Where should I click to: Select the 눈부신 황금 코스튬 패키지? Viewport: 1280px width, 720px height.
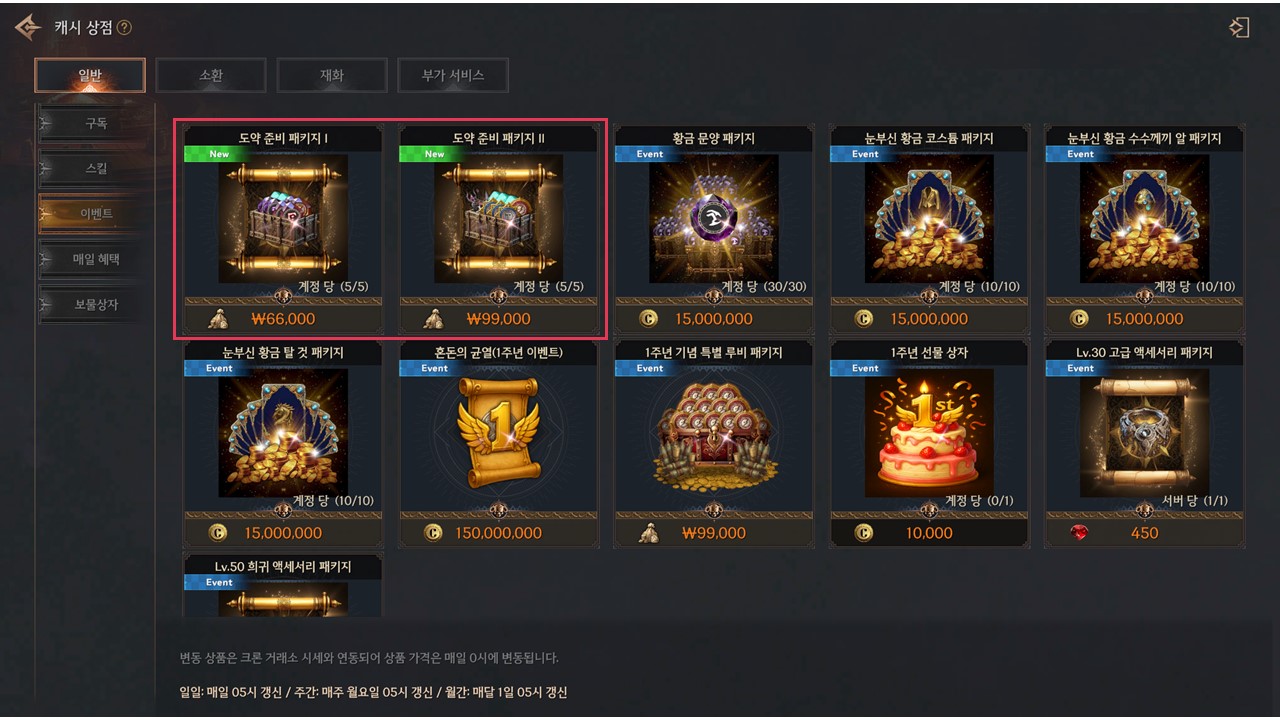(929, 219)
